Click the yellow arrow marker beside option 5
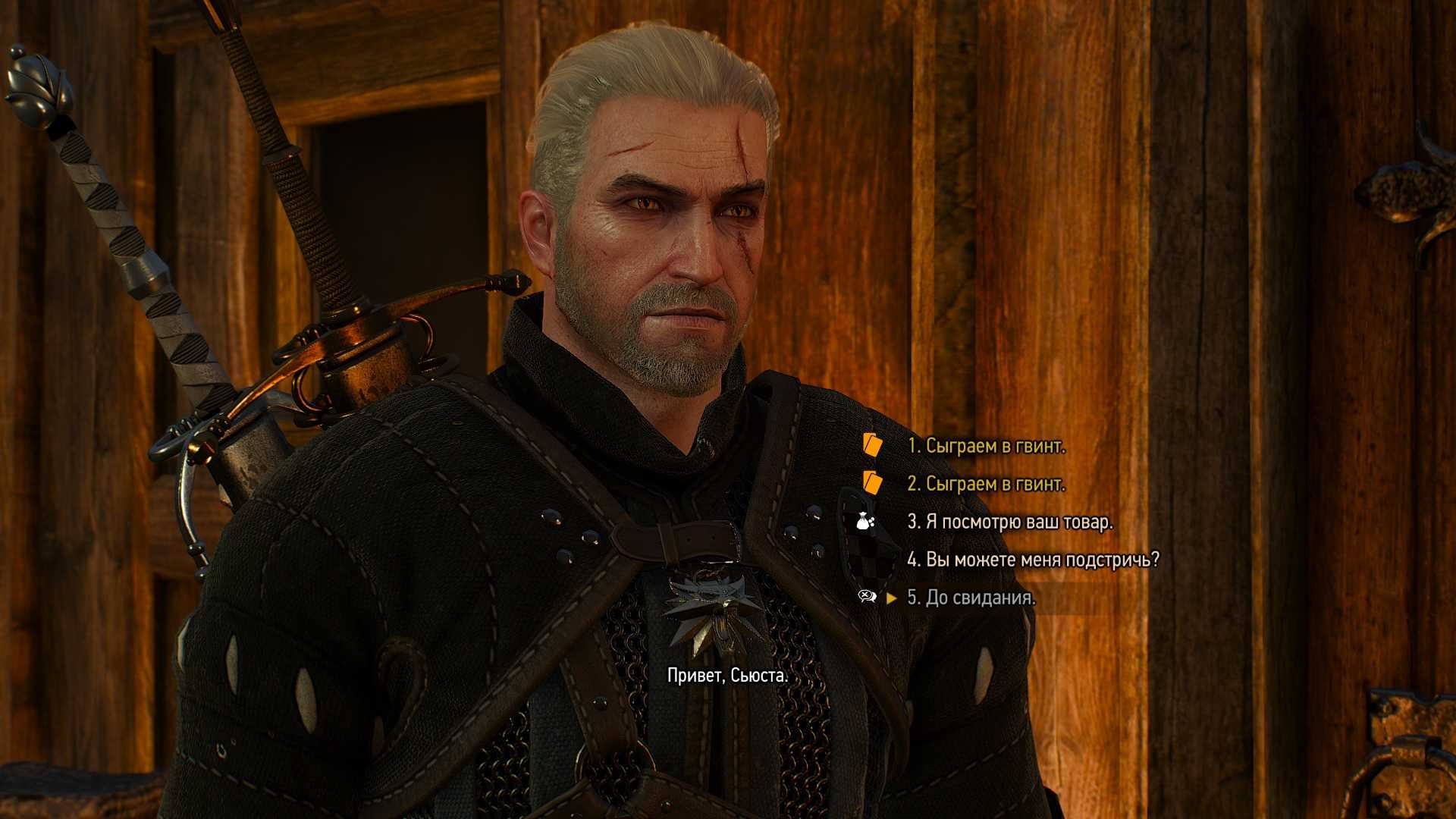The width and height of the screenshot is (1456, 819). (x=893, y=598)
